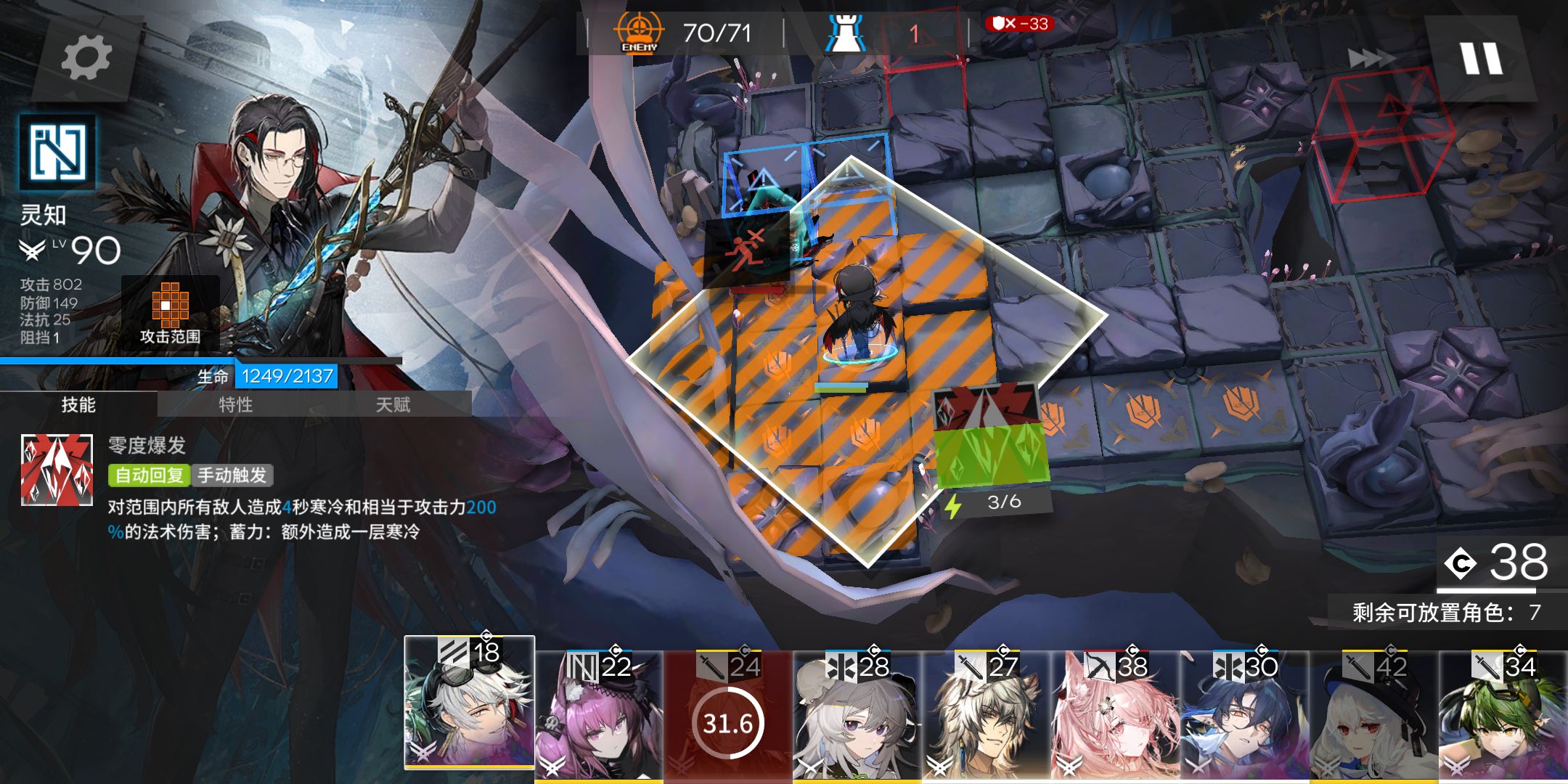Select the feline operator card costing 27

987,715
